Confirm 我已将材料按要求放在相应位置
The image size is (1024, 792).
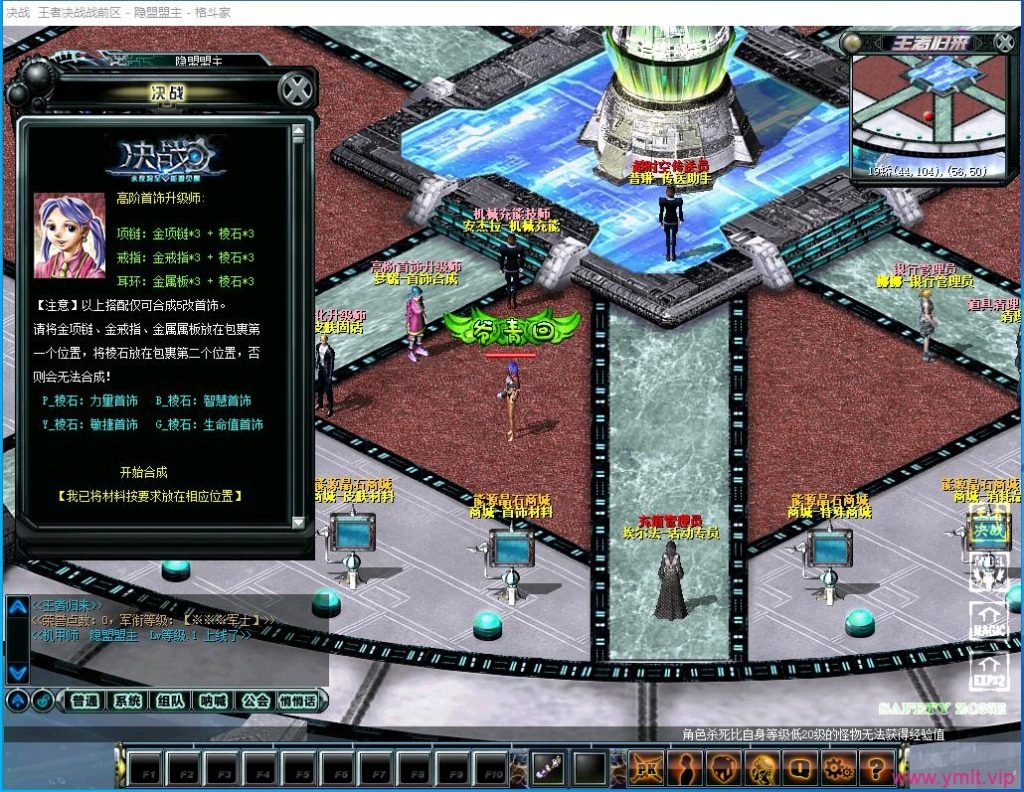[150, 496]
